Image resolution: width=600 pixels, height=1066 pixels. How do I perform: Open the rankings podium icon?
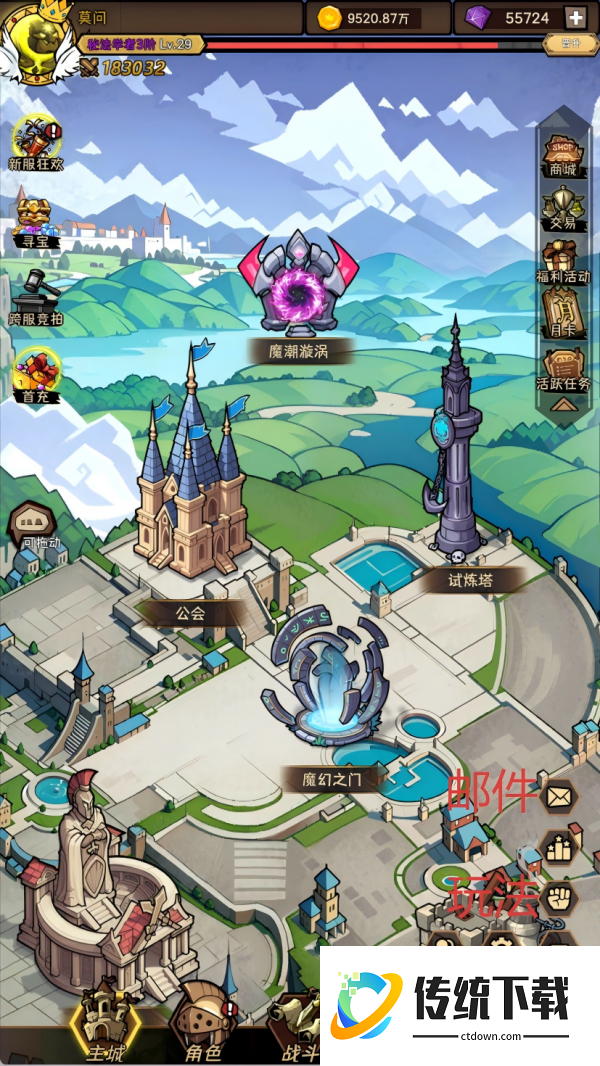click(x=558, y=846)
